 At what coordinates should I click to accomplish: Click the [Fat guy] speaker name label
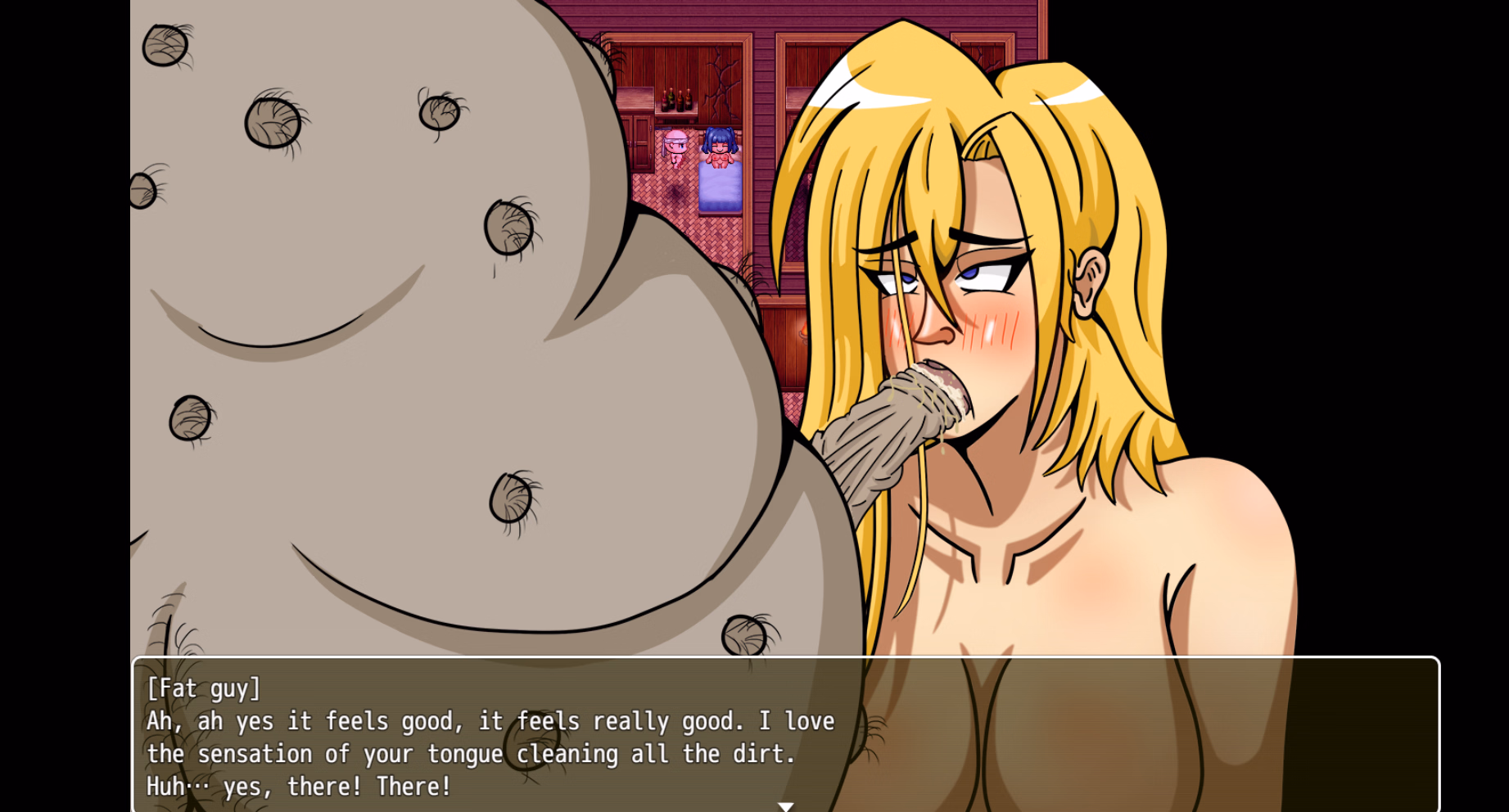coord(202,688)
